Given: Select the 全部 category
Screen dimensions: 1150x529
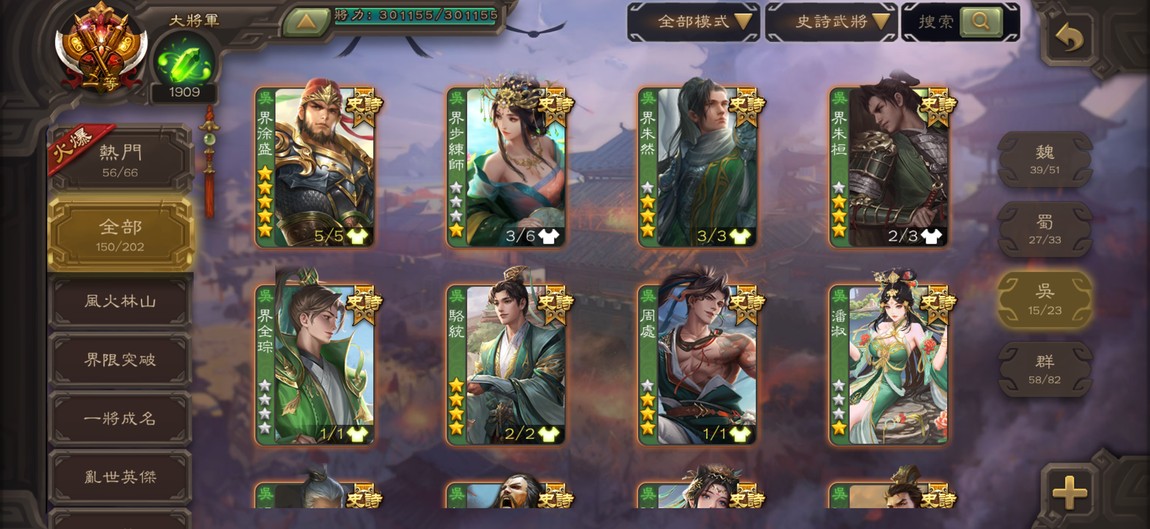Looking at the screenshot, I should [x=120, y=234].
